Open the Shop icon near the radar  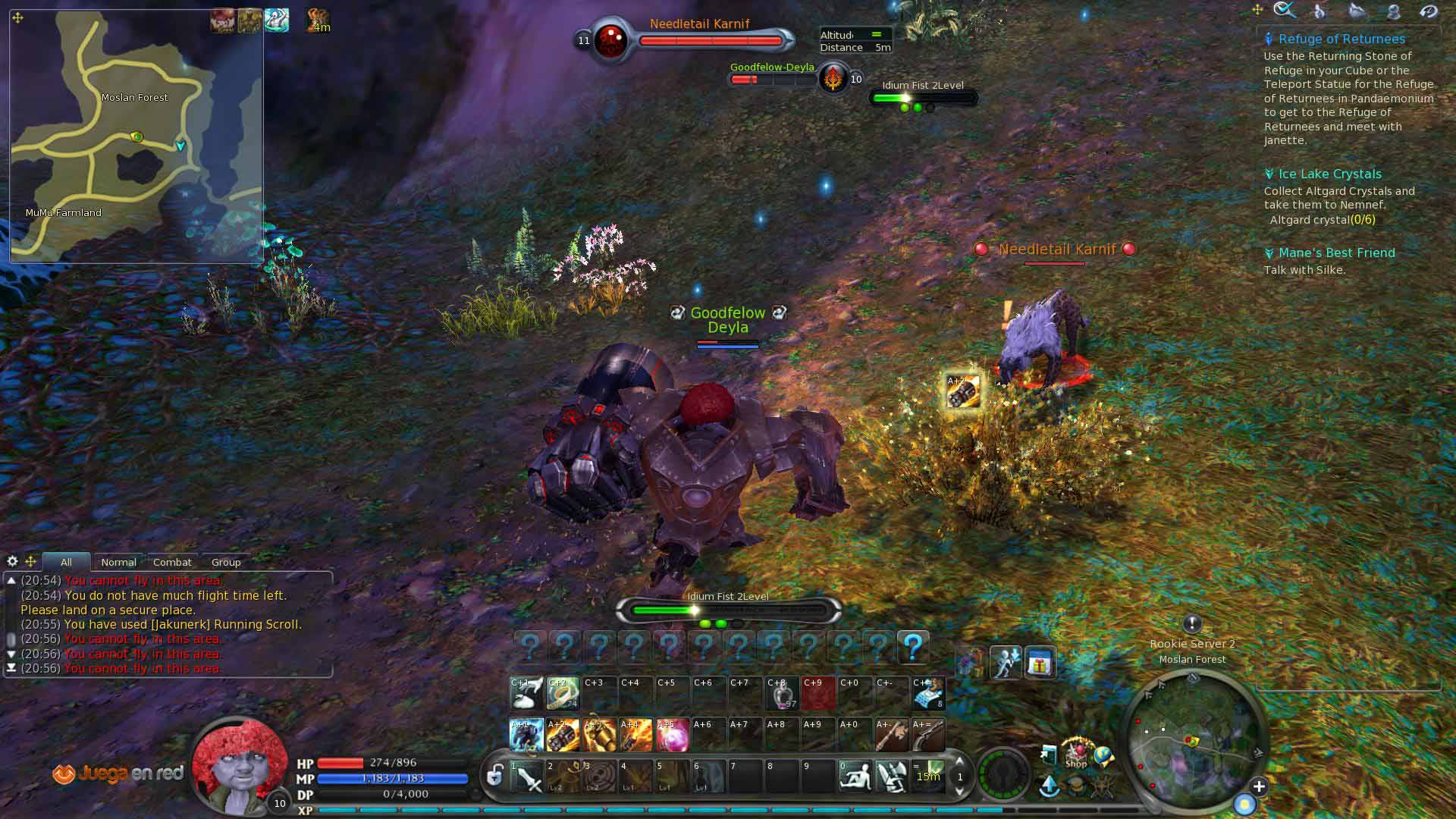1076,753
